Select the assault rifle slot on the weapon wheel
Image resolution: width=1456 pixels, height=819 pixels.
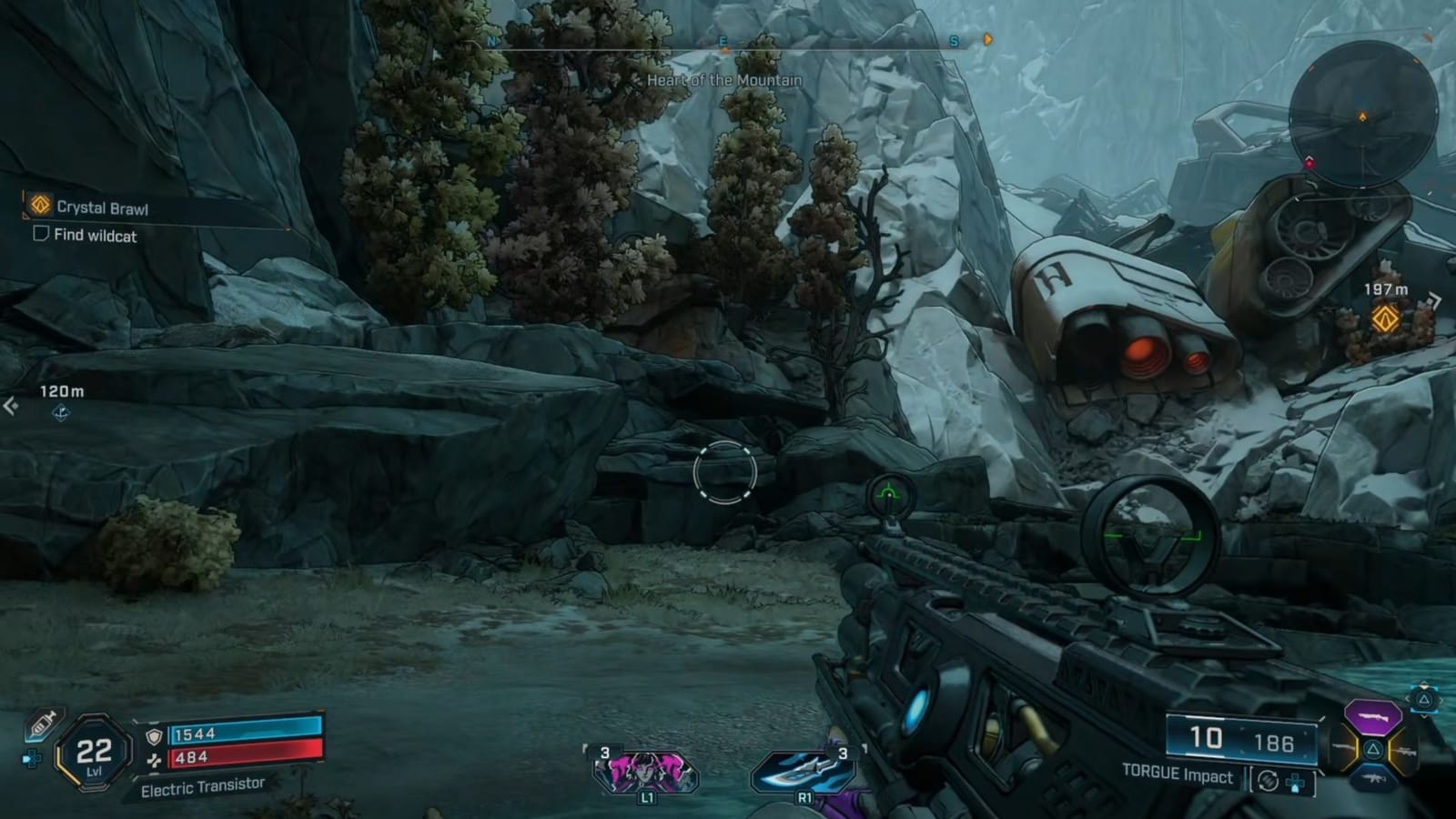1374,778
